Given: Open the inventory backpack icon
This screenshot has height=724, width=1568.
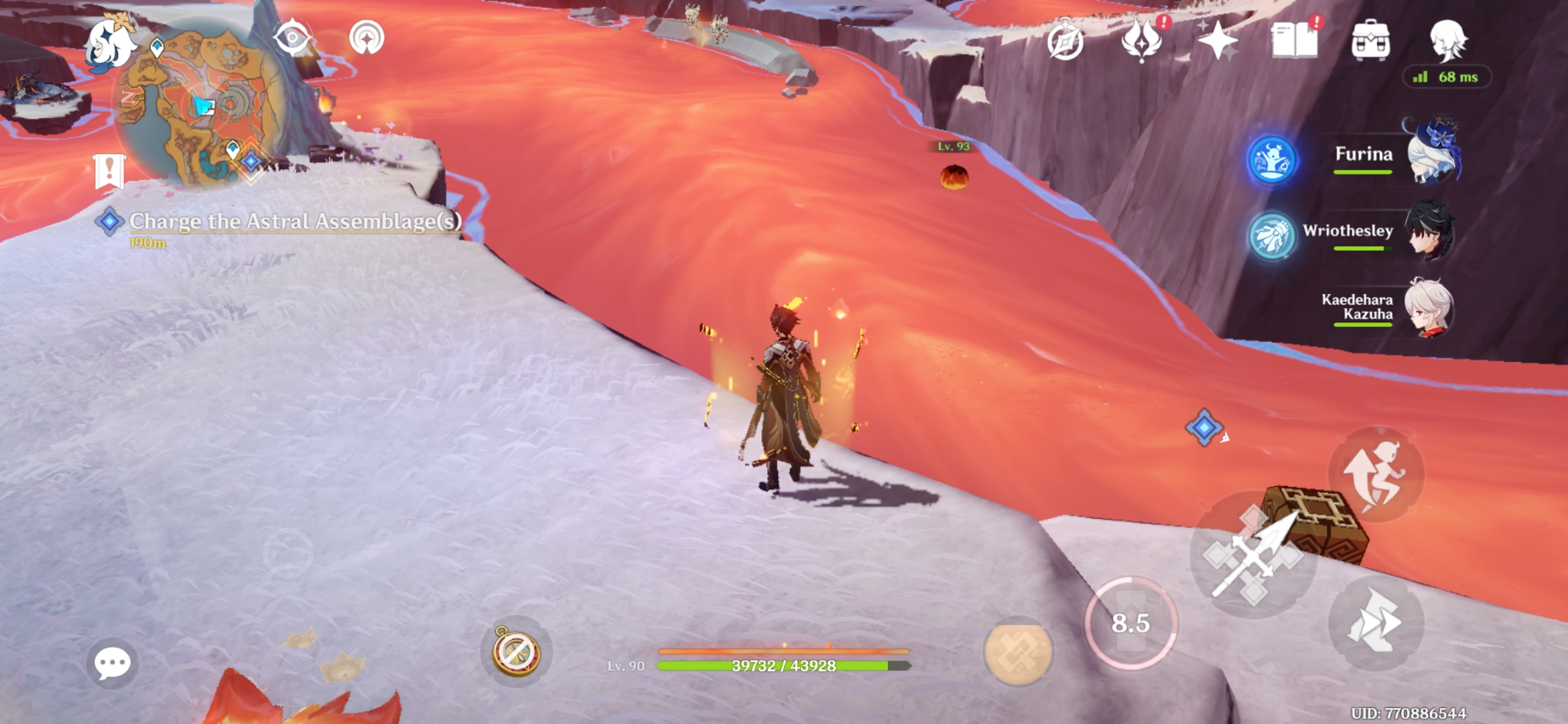Looking at the screenshot, I should coord(1371,40).
